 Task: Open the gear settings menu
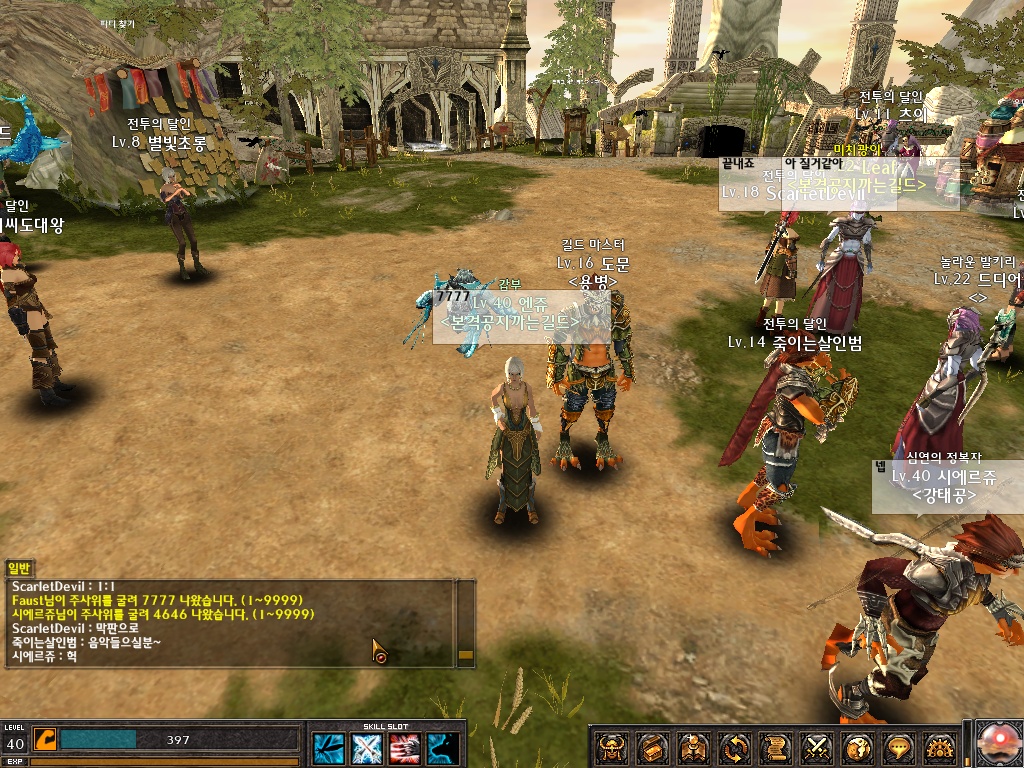[x=940, y=746]
